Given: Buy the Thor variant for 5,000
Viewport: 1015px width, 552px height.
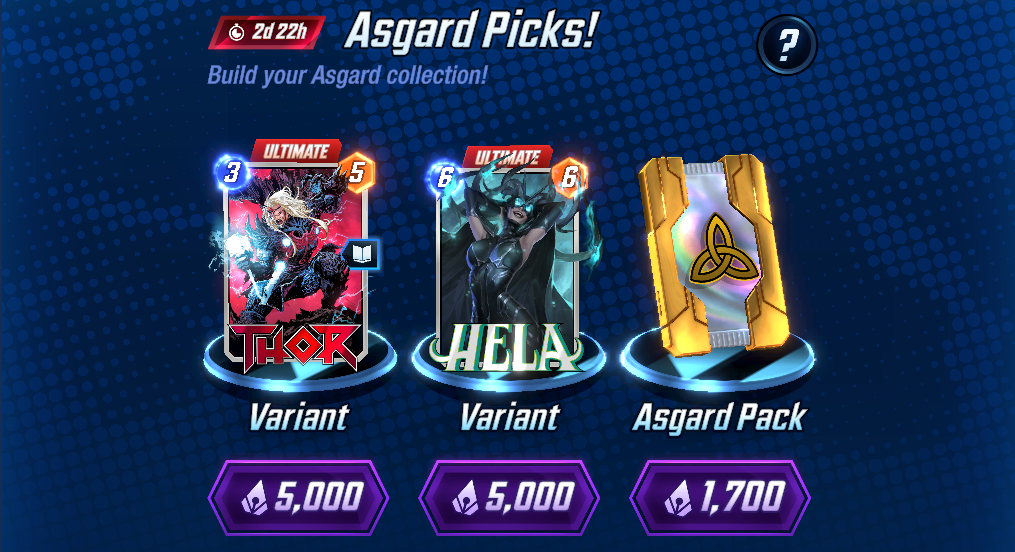Looking at the screenshot, I should tap(299, 496).
